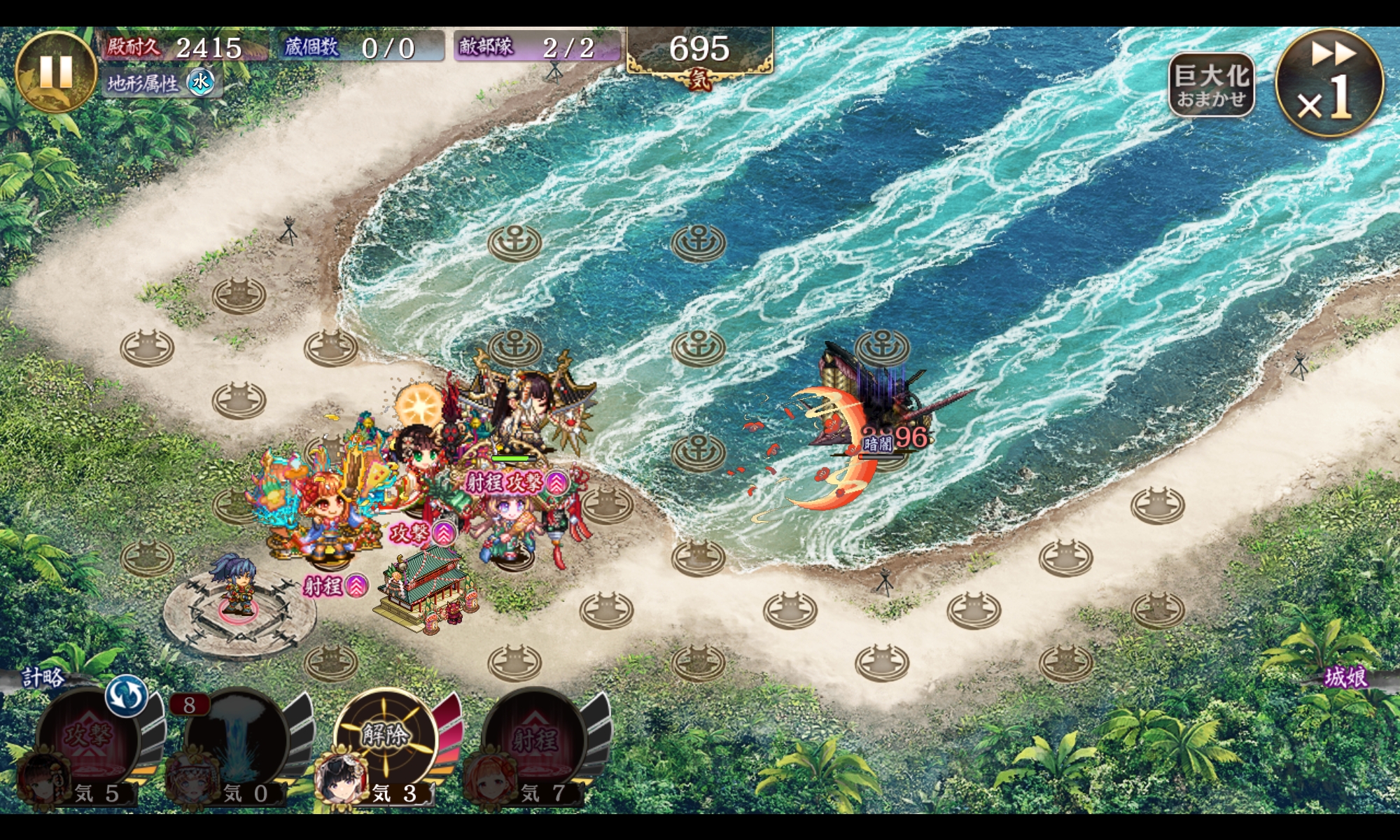Tap the blue swap arrows icon
Screen dimensions: 1400x840
click(x=127, y=695)
